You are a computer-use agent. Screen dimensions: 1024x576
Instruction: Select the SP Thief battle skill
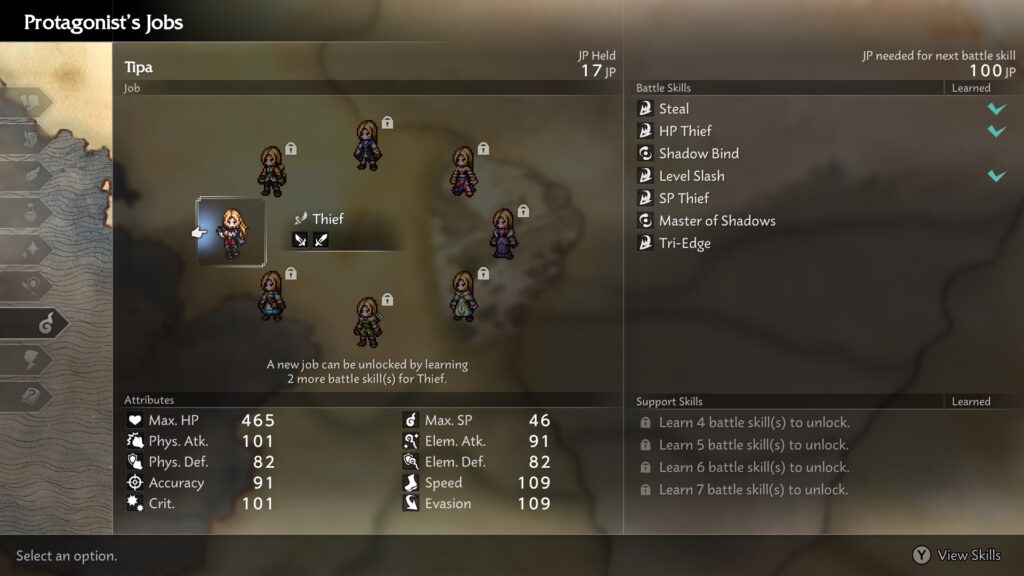pyautogui.click(x=684, y=198)
